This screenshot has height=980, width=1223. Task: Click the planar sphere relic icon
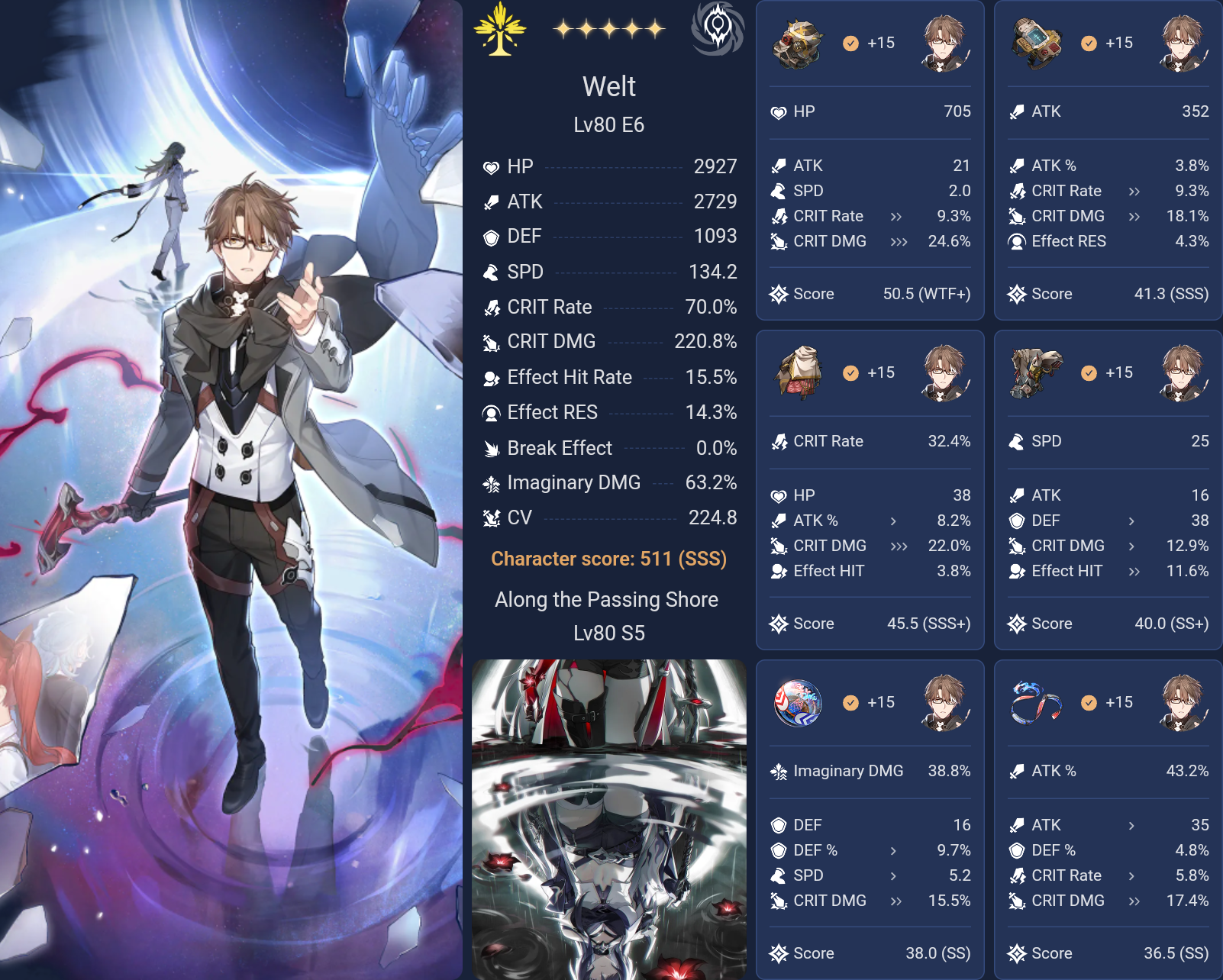point(799,703)
